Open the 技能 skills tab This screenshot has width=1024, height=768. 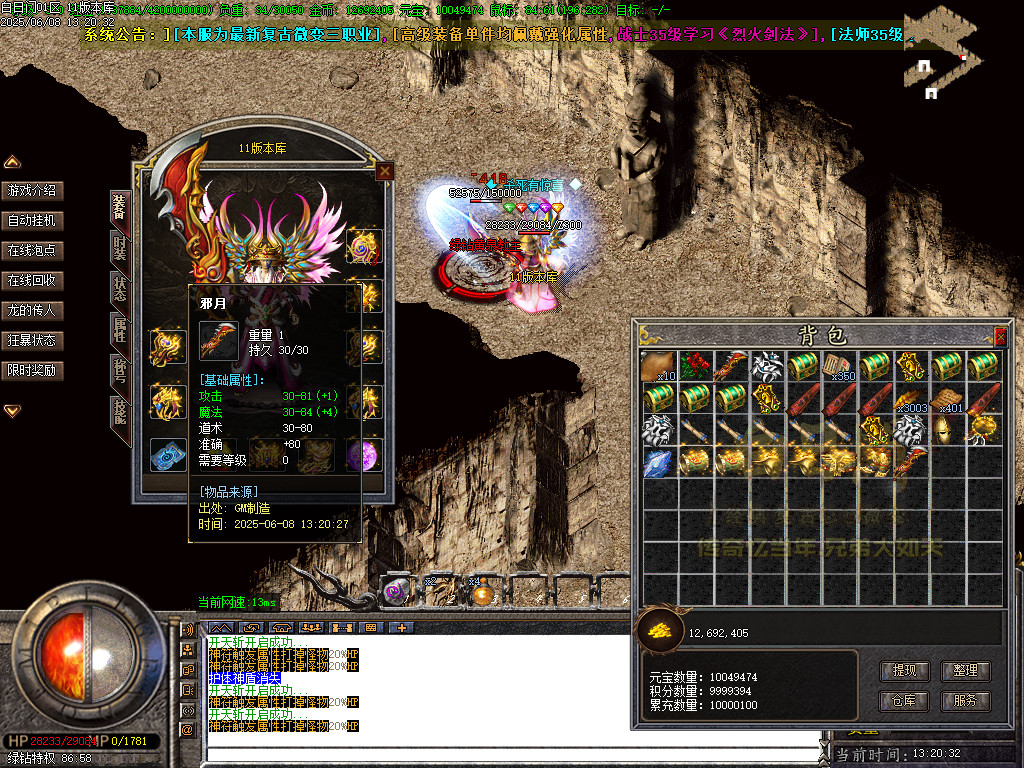[120, 412]
